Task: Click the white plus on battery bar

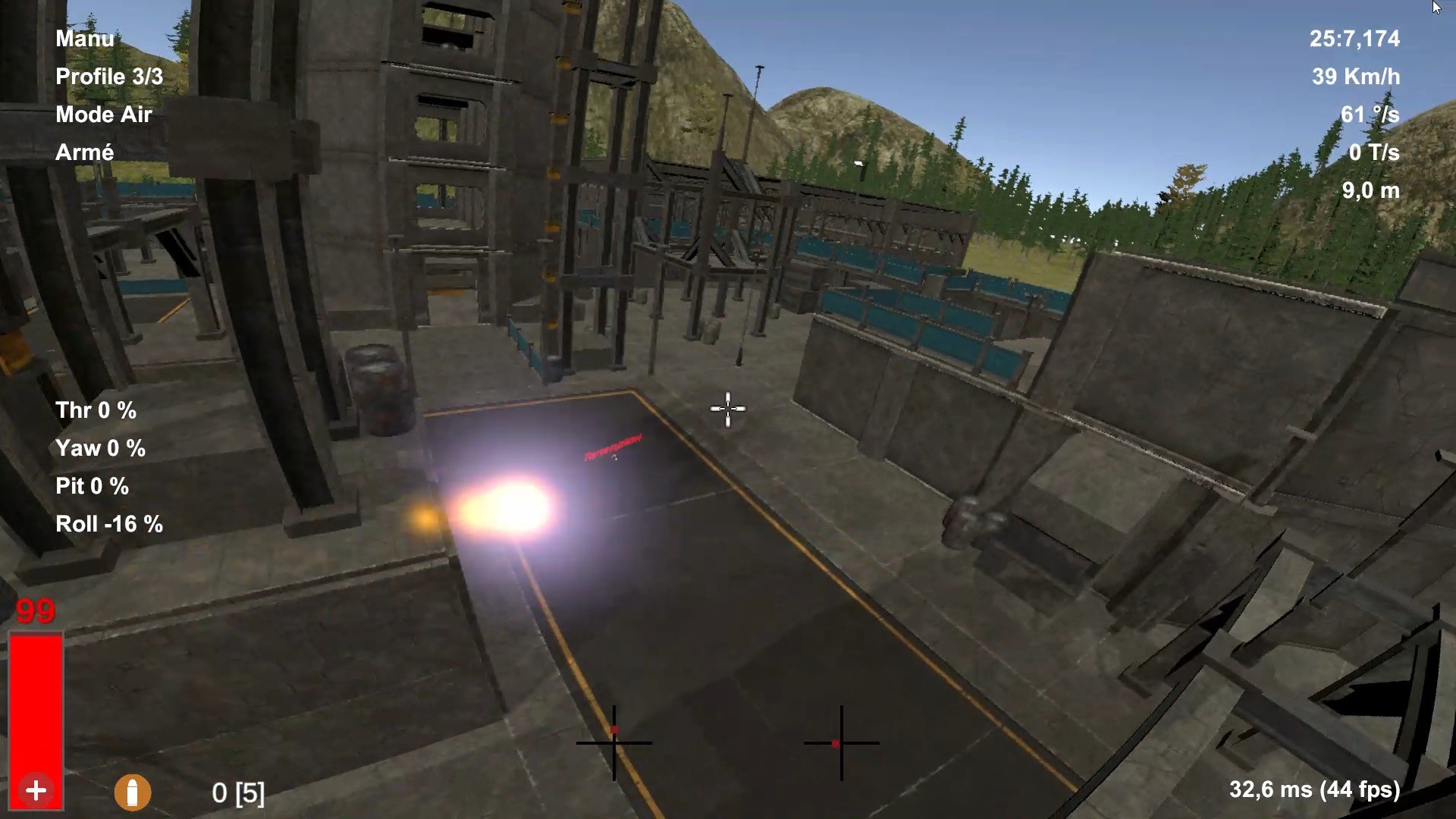Action: [35, 789]
